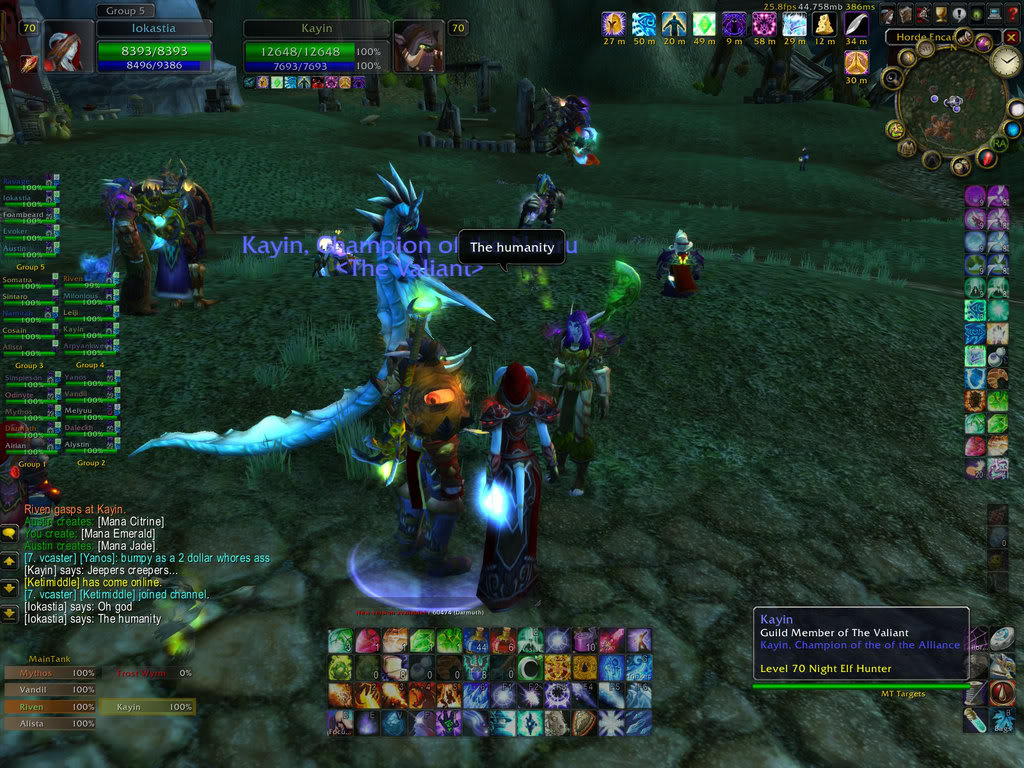Use the blue mana potion with 44 charges
The image size is (1024, 768).
pos(476,641)
